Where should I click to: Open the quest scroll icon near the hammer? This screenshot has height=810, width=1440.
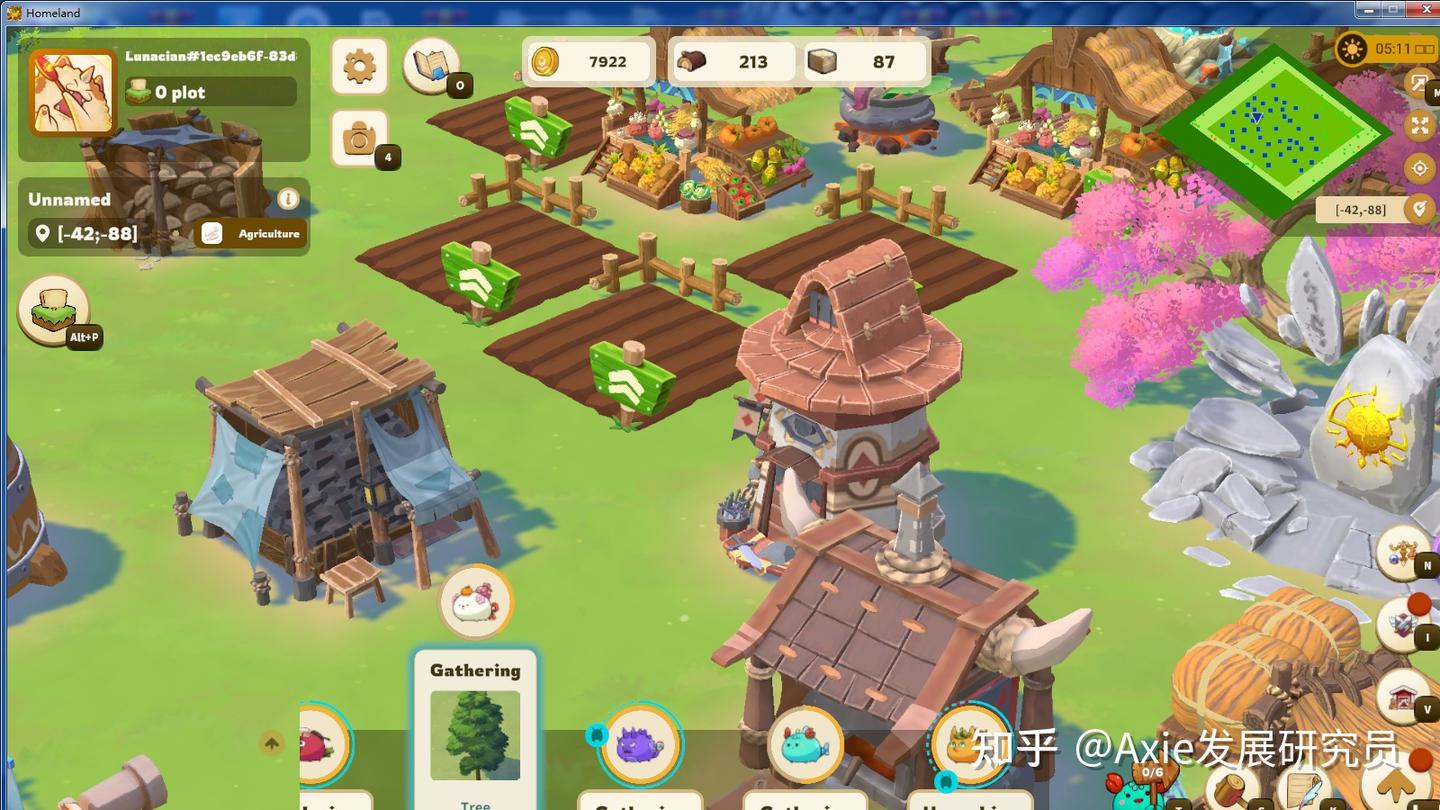[x=1303, y=788]
